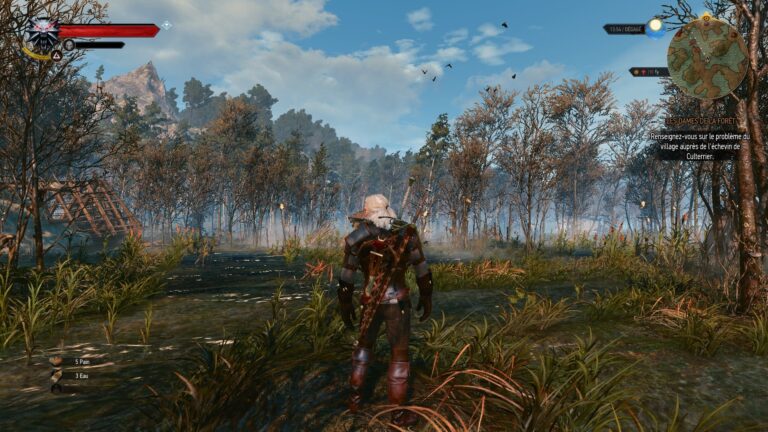Open the circular minimap
This screenshot has width=768, height=432.
point(707,58)
